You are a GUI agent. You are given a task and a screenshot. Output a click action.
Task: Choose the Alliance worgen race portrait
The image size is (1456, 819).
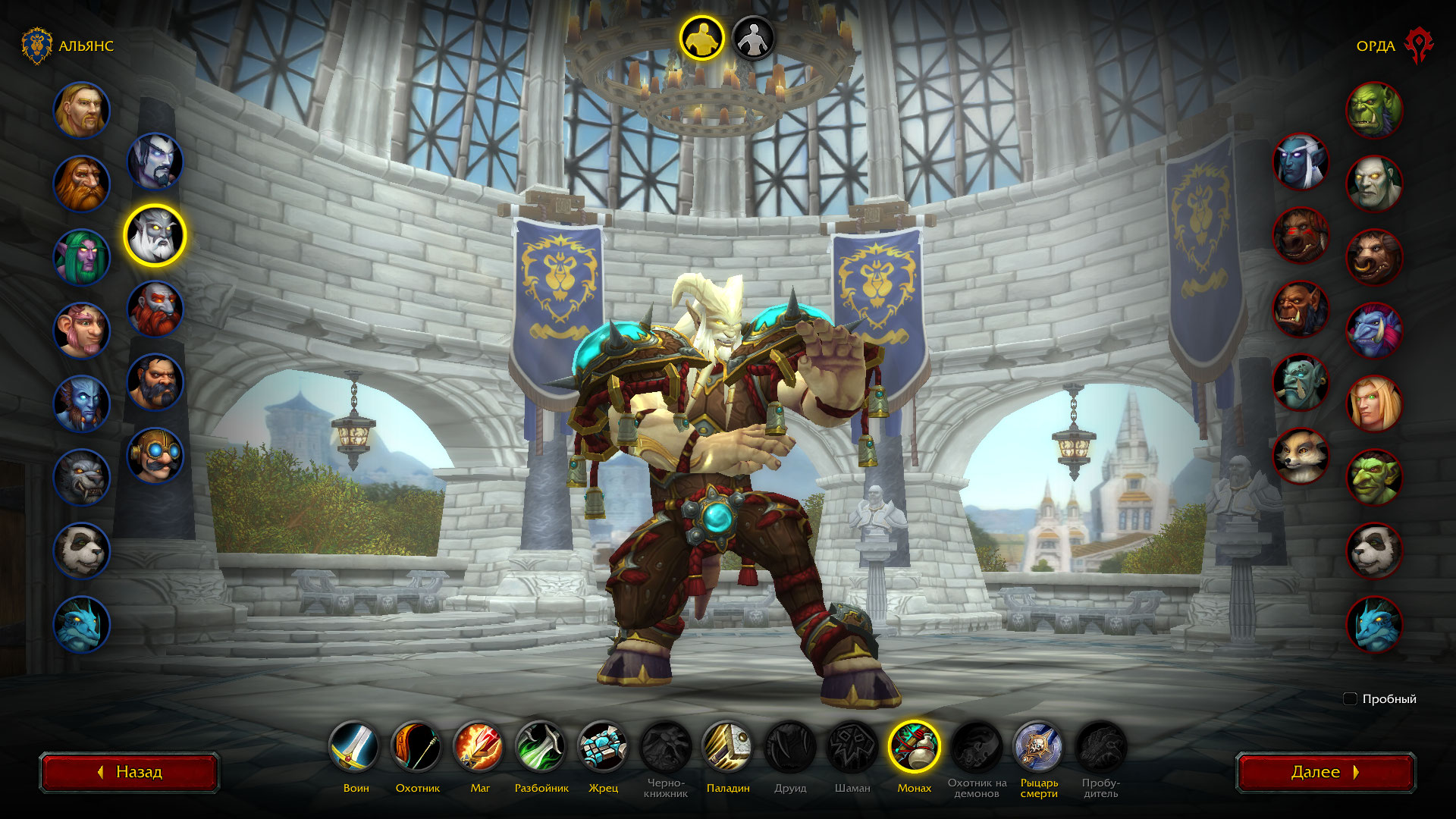pos(82,478)
